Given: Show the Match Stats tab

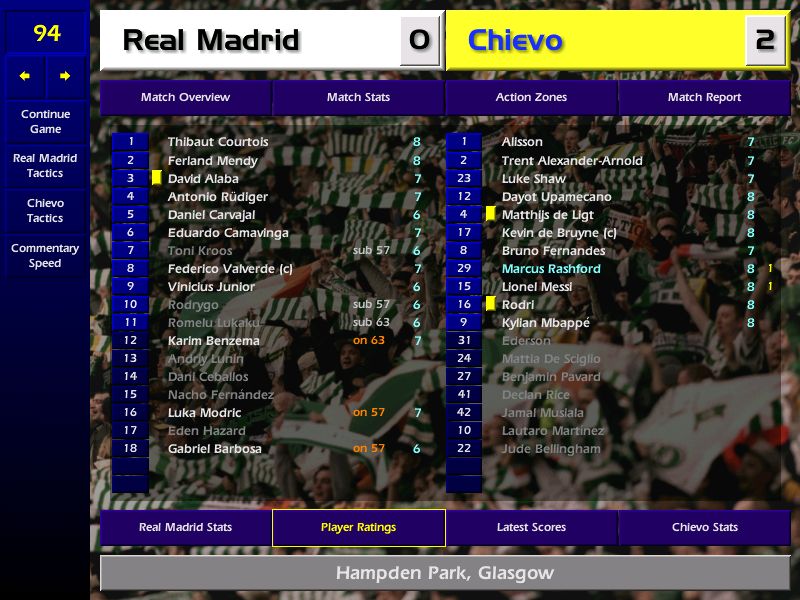Looking at the screenshot, I should click(x=358, y=97).
